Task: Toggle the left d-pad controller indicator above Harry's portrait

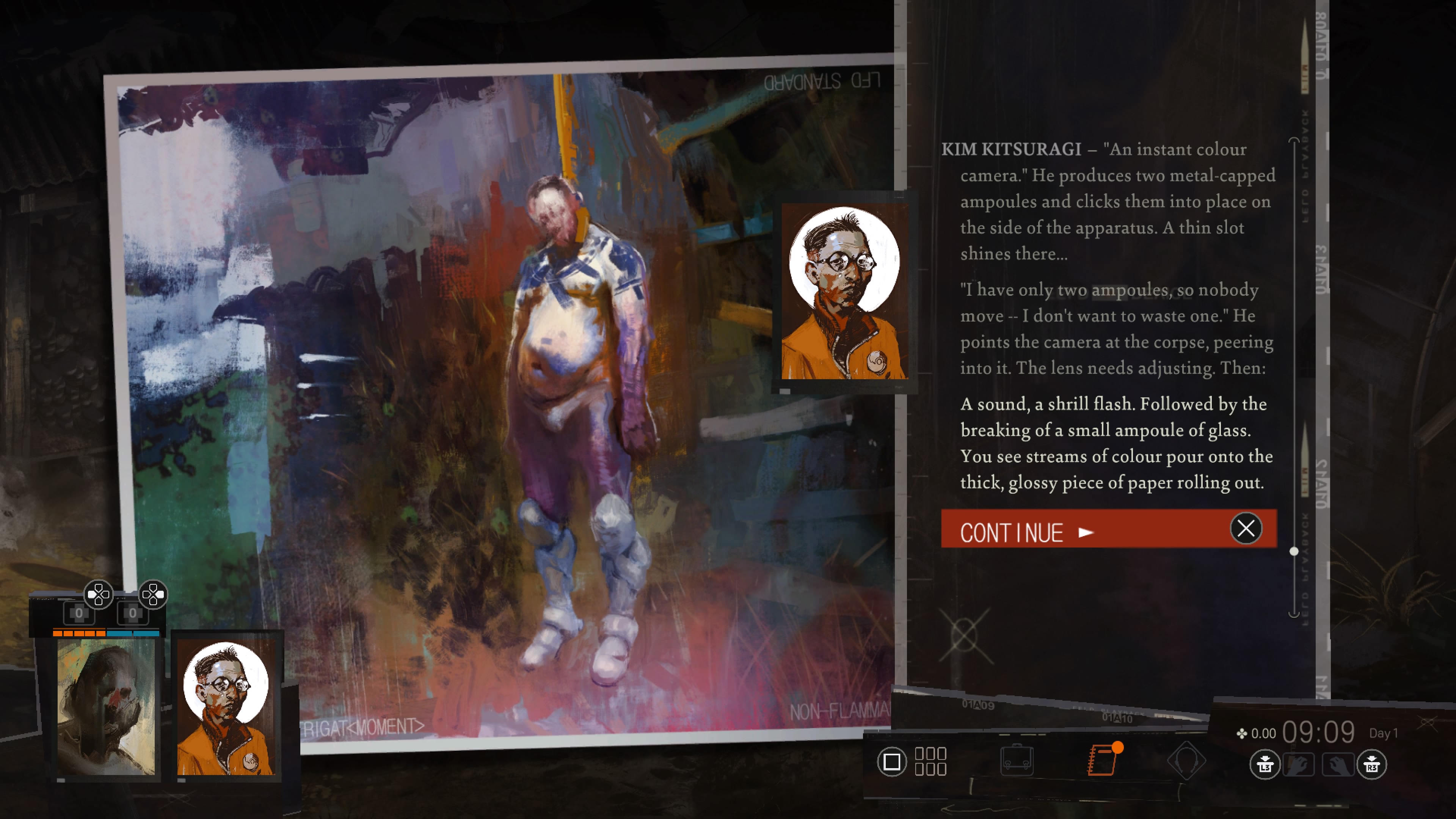Action: 98,595
